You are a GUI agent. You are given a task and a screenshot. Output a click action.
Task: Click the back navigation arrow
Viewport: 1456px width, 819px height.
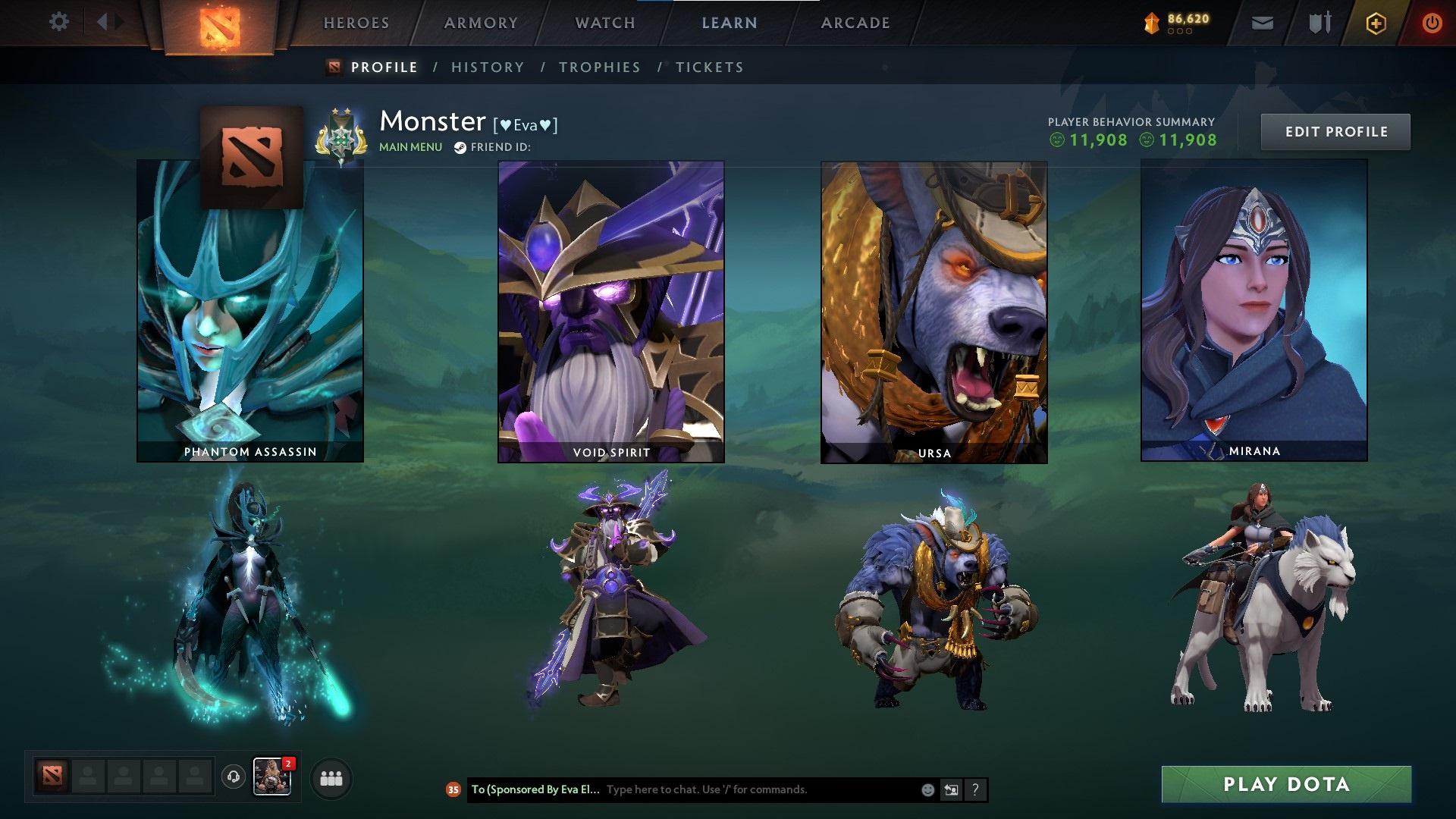105,21
